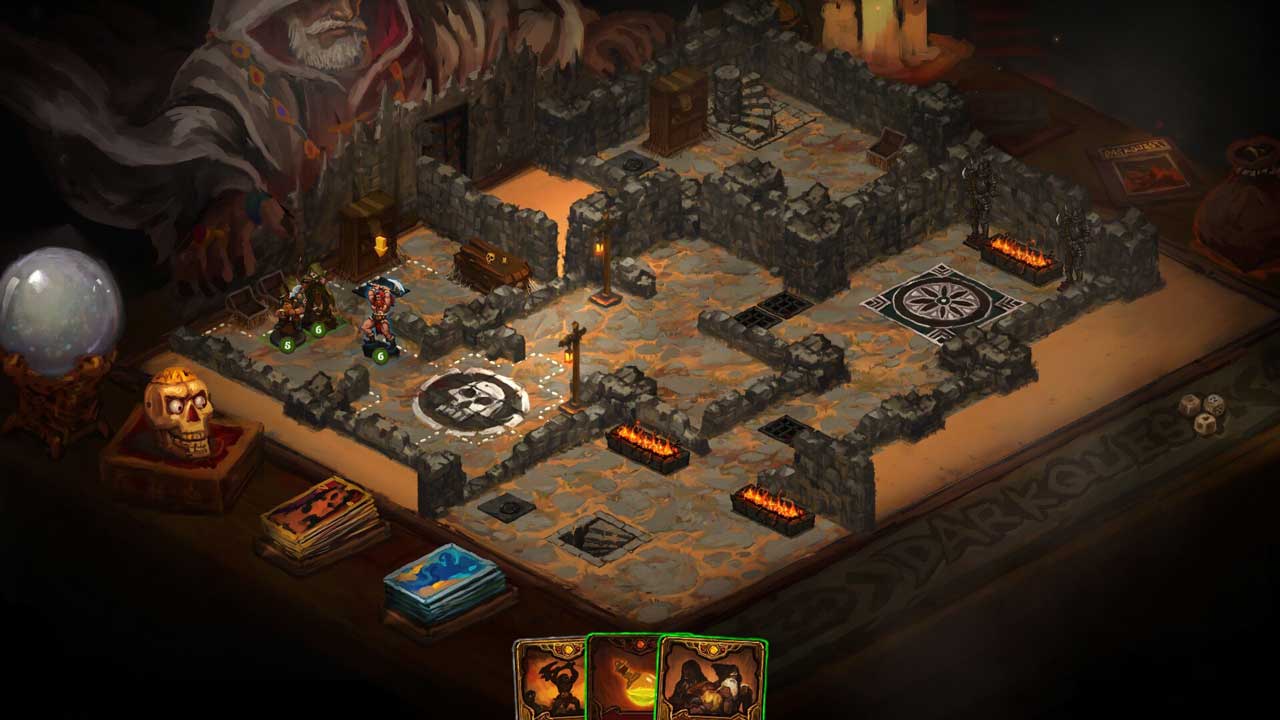This screenshot has height=720, width=1280.
Task: Select the barbarian hero with raised axe
Action: tap(381, 312)
